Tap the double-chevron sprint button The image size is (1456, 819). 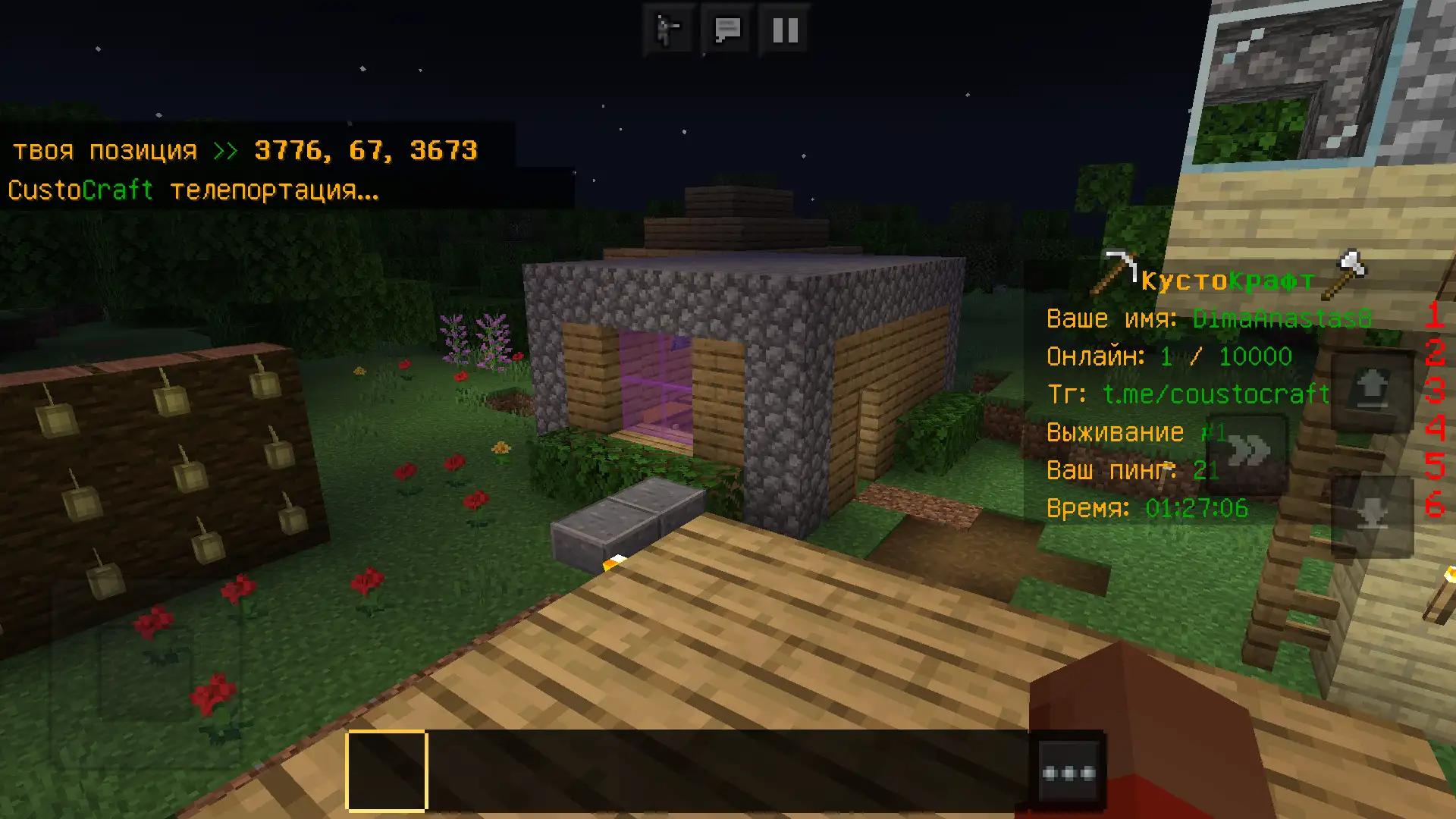click(1249, 452)
